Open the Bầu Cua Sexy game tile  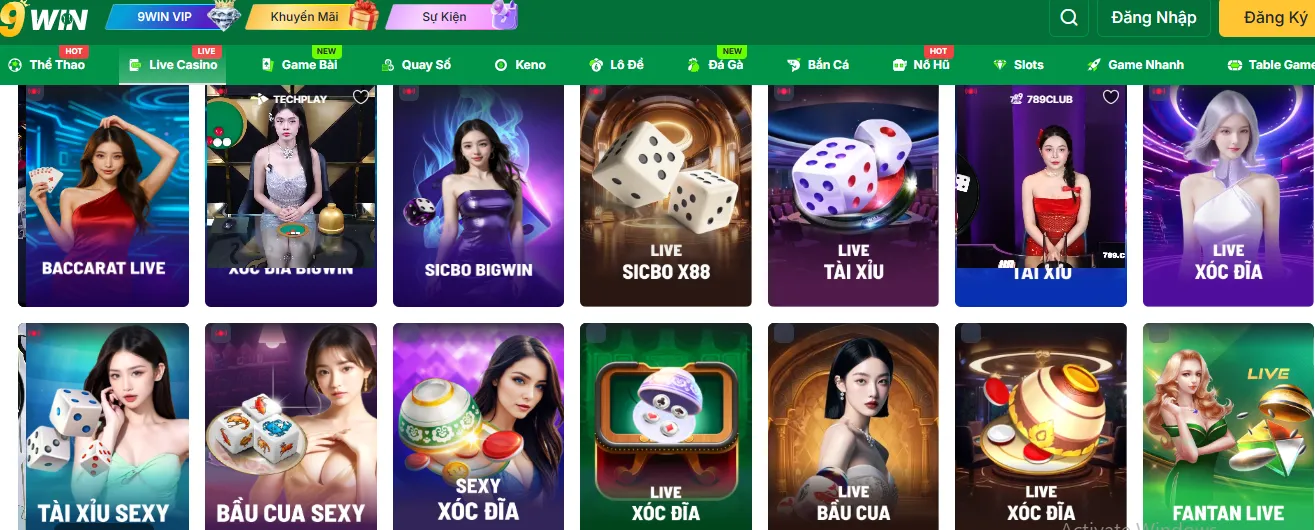291,426
